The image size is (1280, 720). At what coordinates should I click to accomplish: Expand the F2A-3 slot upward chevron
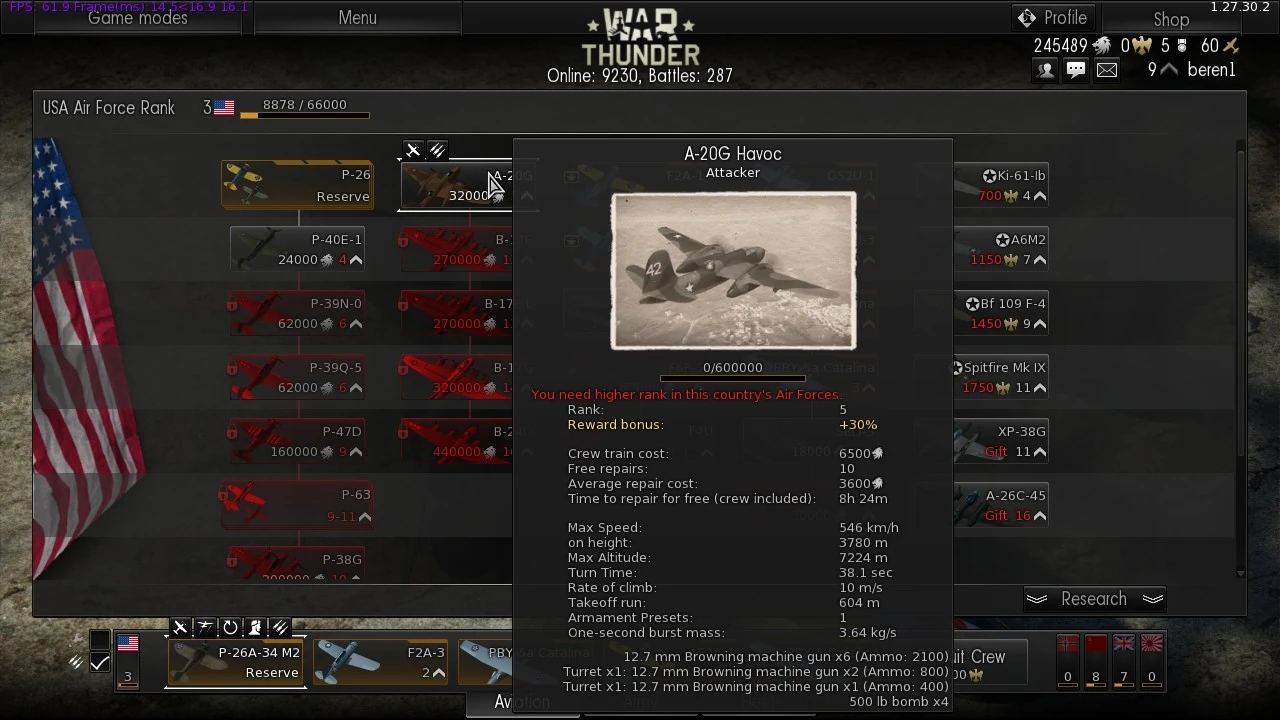point(441,672)
